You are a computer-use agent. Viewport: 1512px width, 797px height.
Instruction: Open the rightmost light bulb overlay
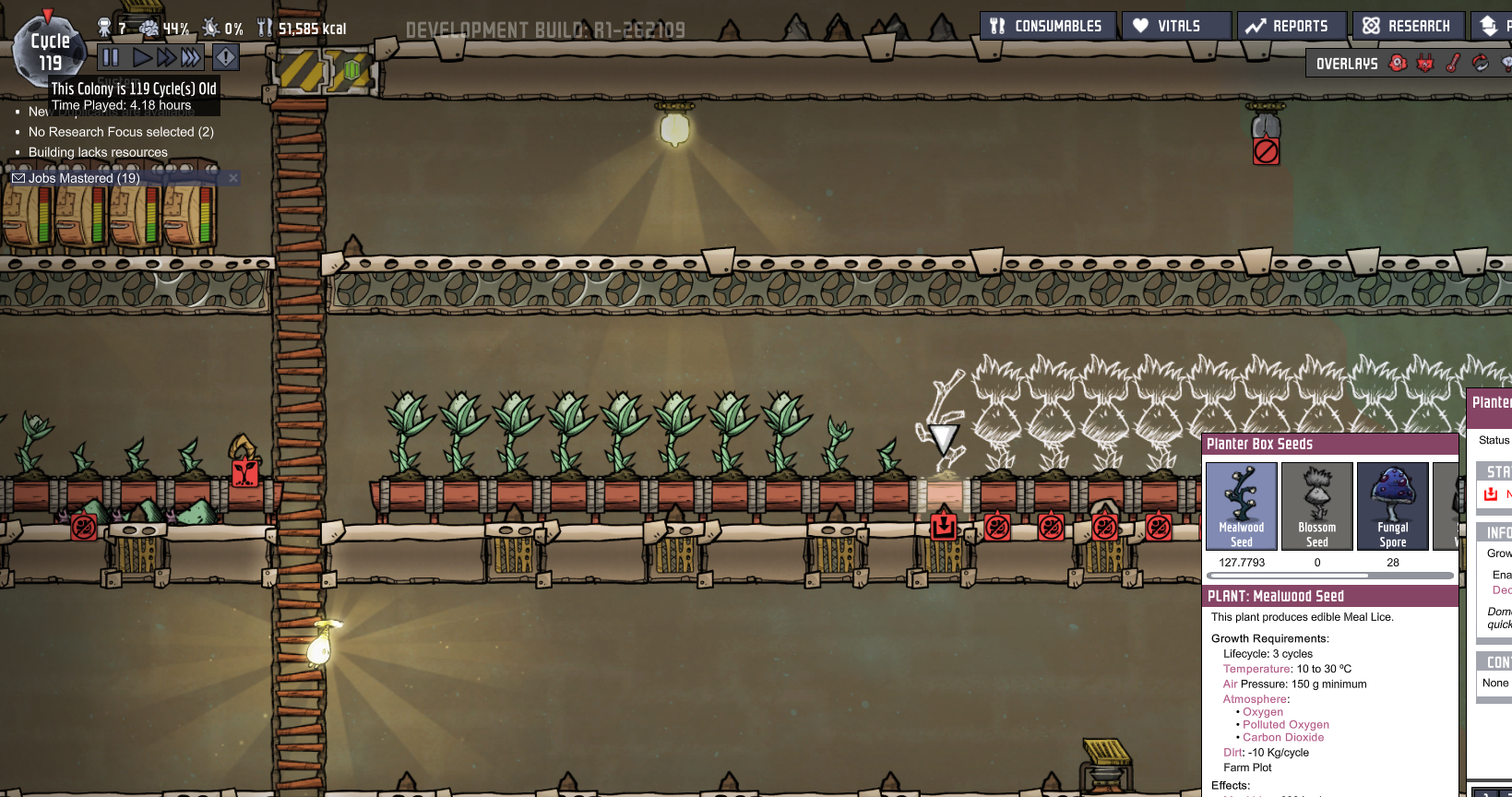[1506, 63]
